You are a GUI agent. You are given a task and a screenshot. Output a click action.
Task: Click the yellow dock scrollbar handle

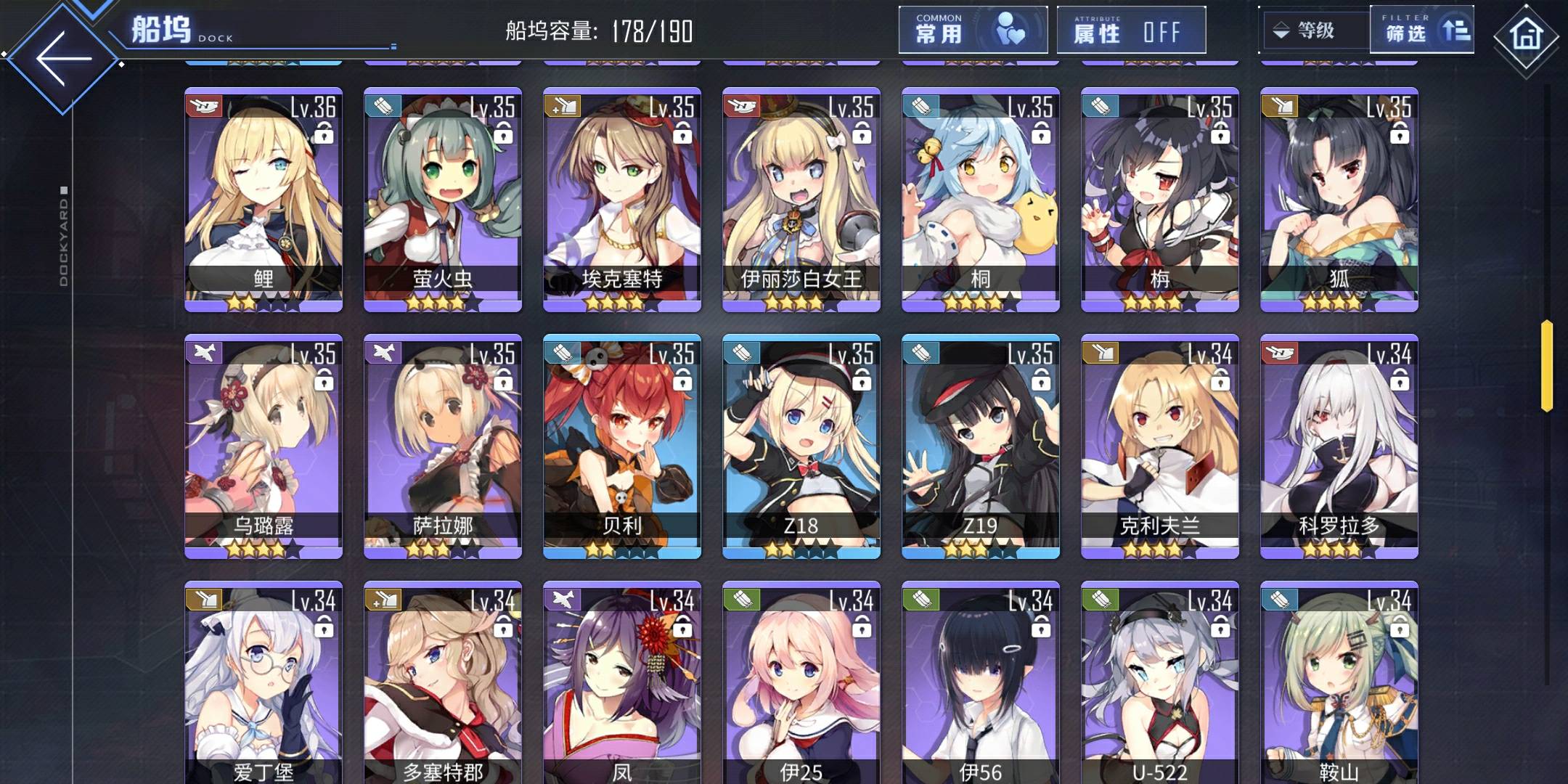(x=1547, y=365)
